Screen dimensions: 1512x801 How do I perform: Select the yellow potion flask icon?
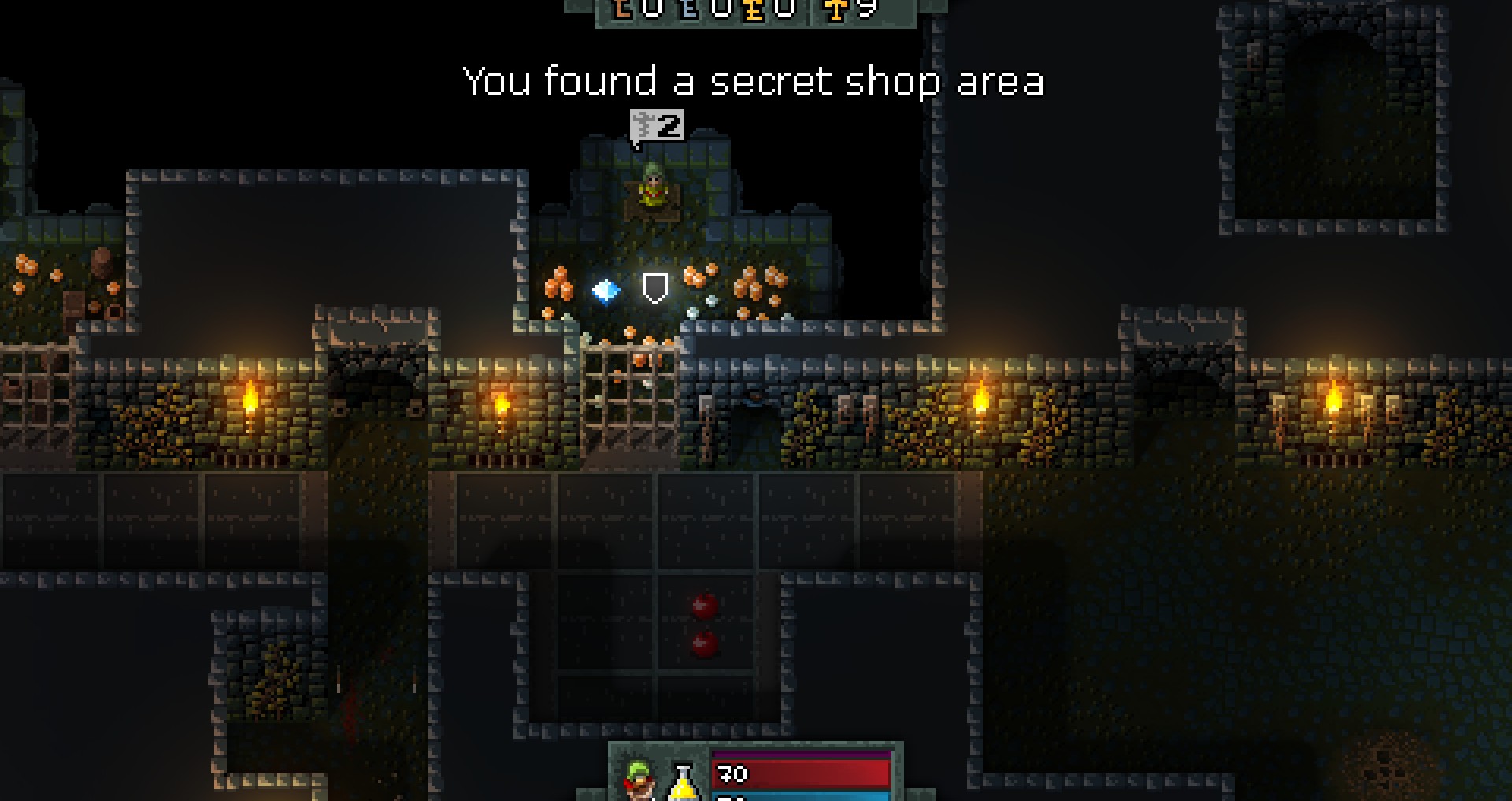point(683,781)
